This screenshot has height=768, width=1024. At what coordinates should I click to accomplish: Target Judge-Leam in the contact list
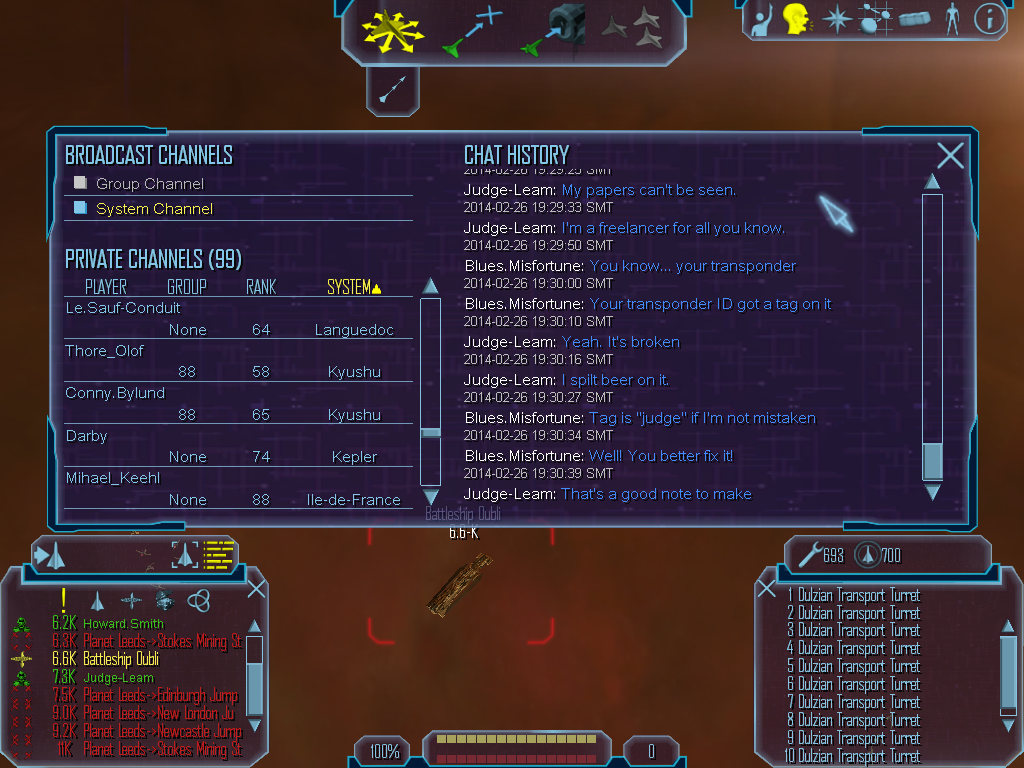pyautogui.click(x=118, y=678)
